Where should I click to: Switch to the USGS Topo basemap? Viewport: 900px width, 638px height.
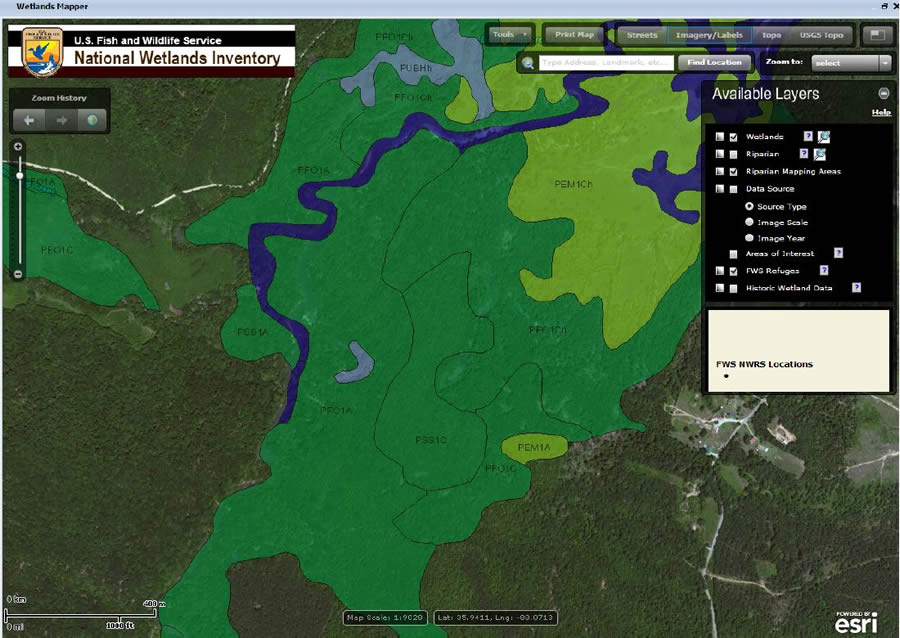(821, 35)
